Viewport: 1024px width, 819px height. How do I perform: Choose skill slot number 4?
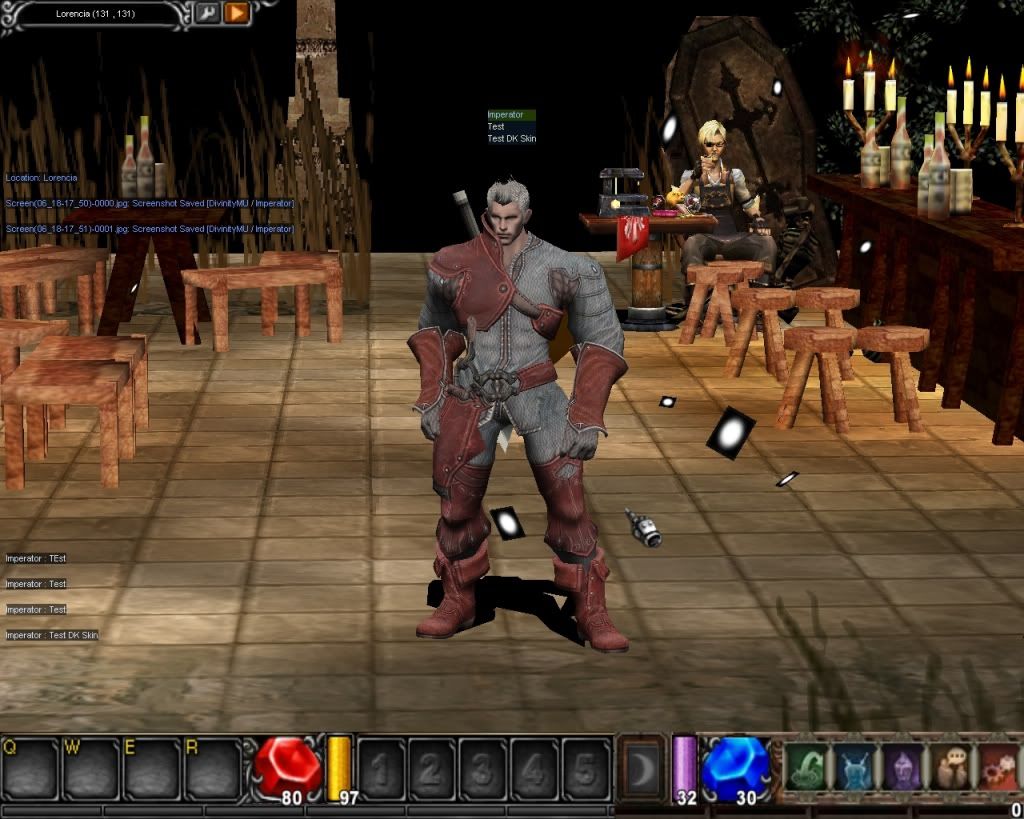pos(534,770)
